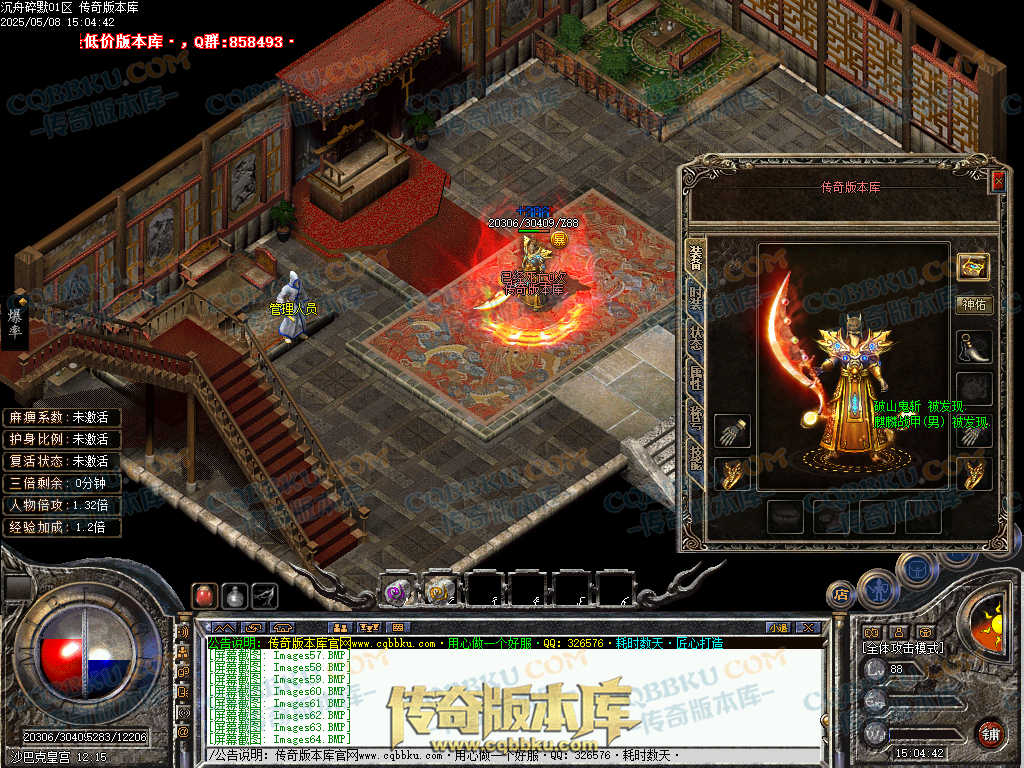
Task: Close the chat window with X button
Action: [812, 627]
